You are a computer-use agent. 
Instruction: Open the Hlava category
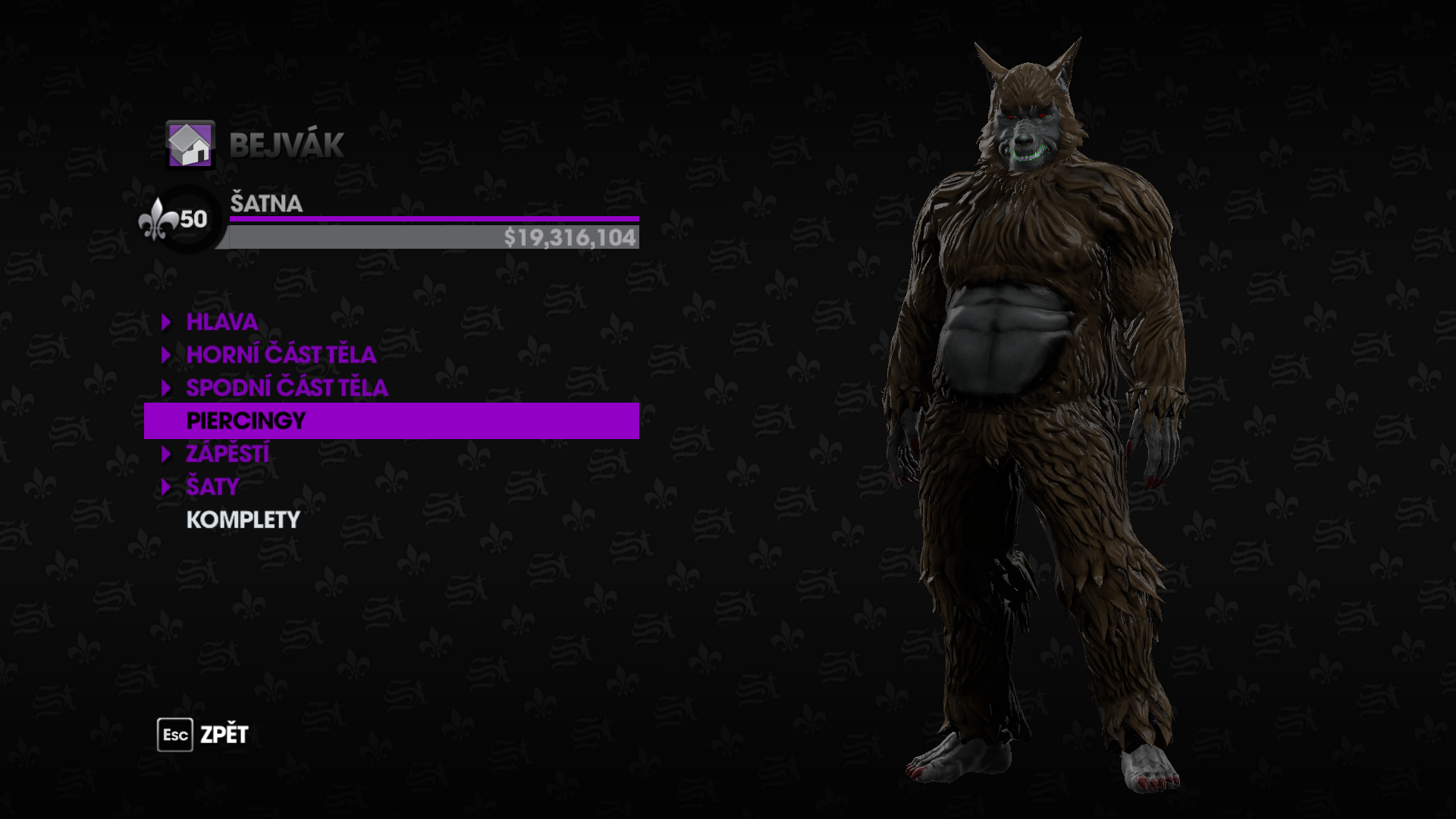click(x=222, y=322)
